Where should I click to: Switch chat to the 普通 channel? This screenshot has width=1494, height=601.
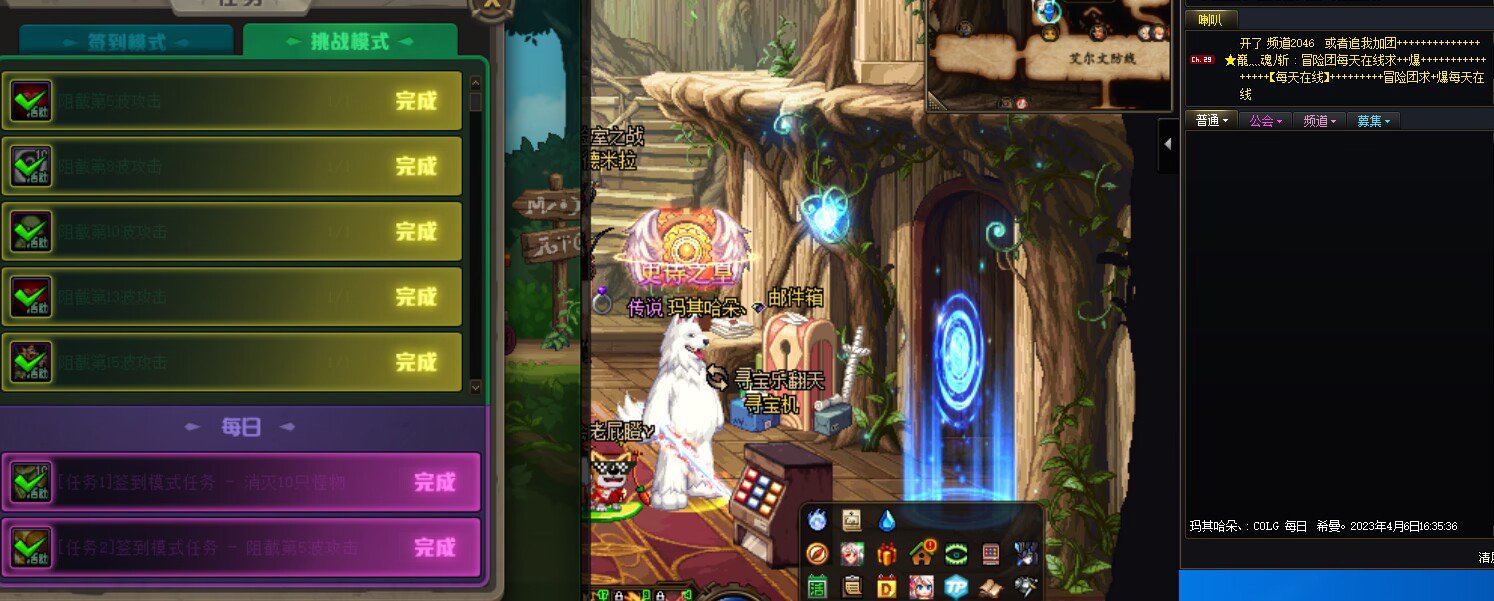1211,120
